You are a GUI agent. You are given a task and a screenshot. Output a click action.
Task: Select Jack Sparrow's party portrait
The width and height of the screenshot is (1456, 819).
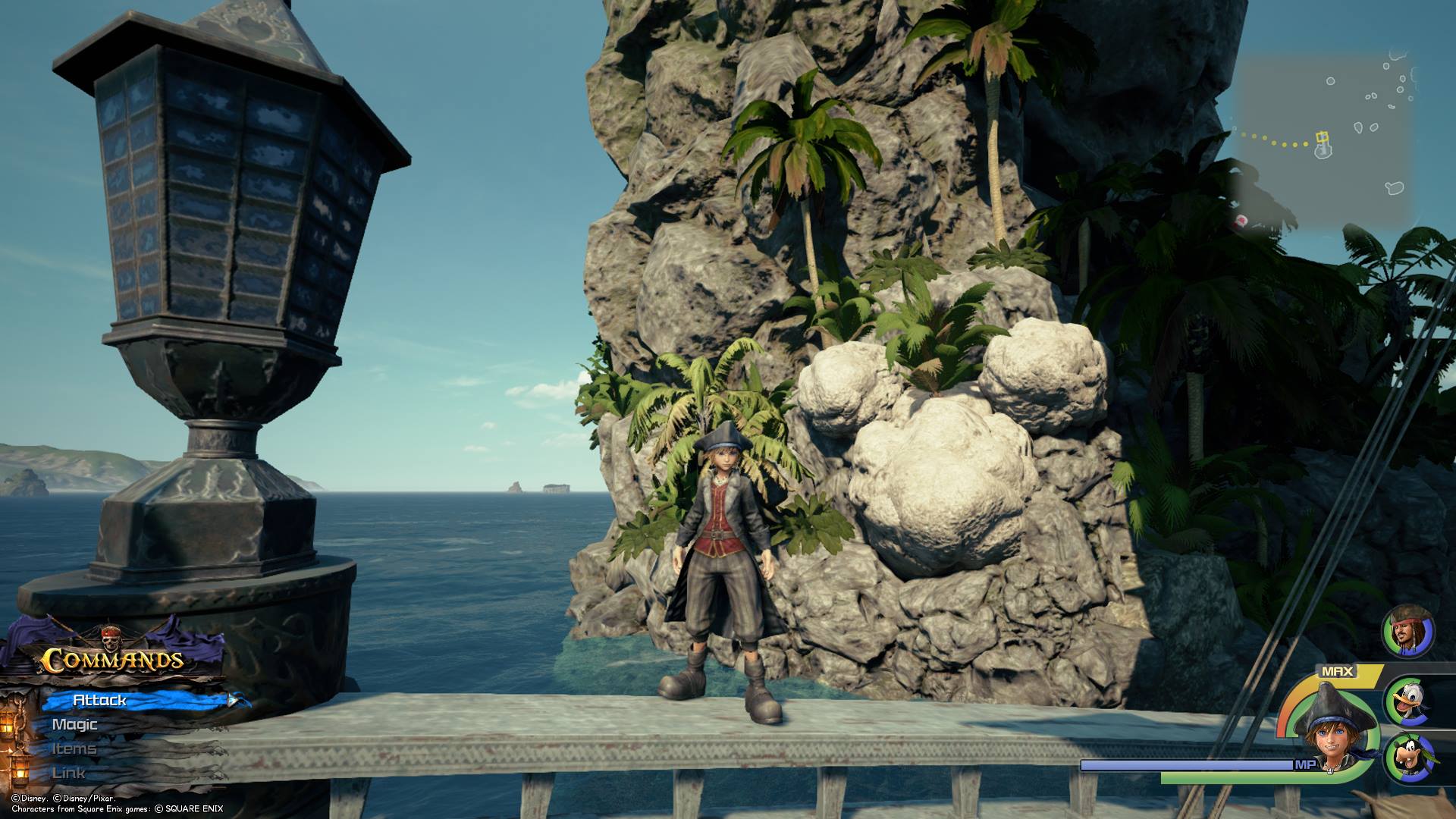pos(1409,631)
